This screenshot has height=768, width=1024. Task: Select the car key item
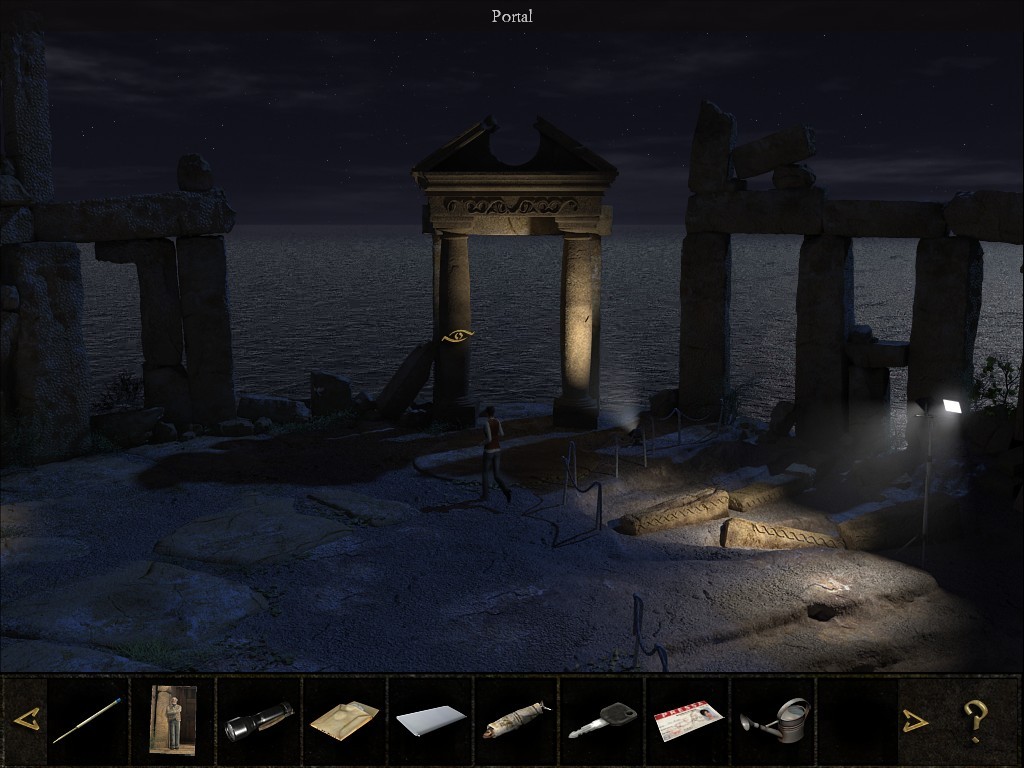[602, 720]
